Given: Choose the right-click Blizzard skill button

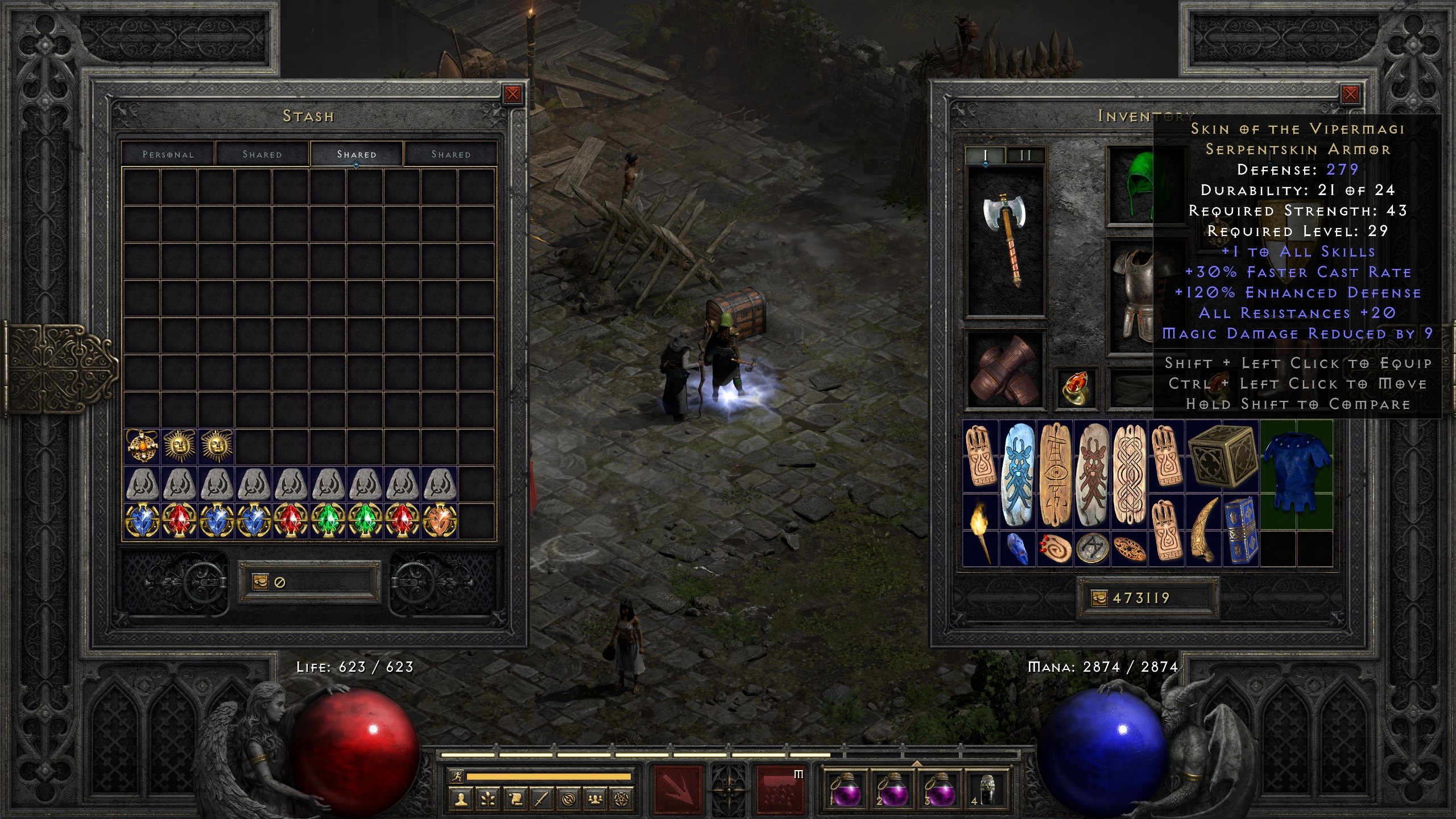Looking at the screenshot, I should (x=780, y=789).
